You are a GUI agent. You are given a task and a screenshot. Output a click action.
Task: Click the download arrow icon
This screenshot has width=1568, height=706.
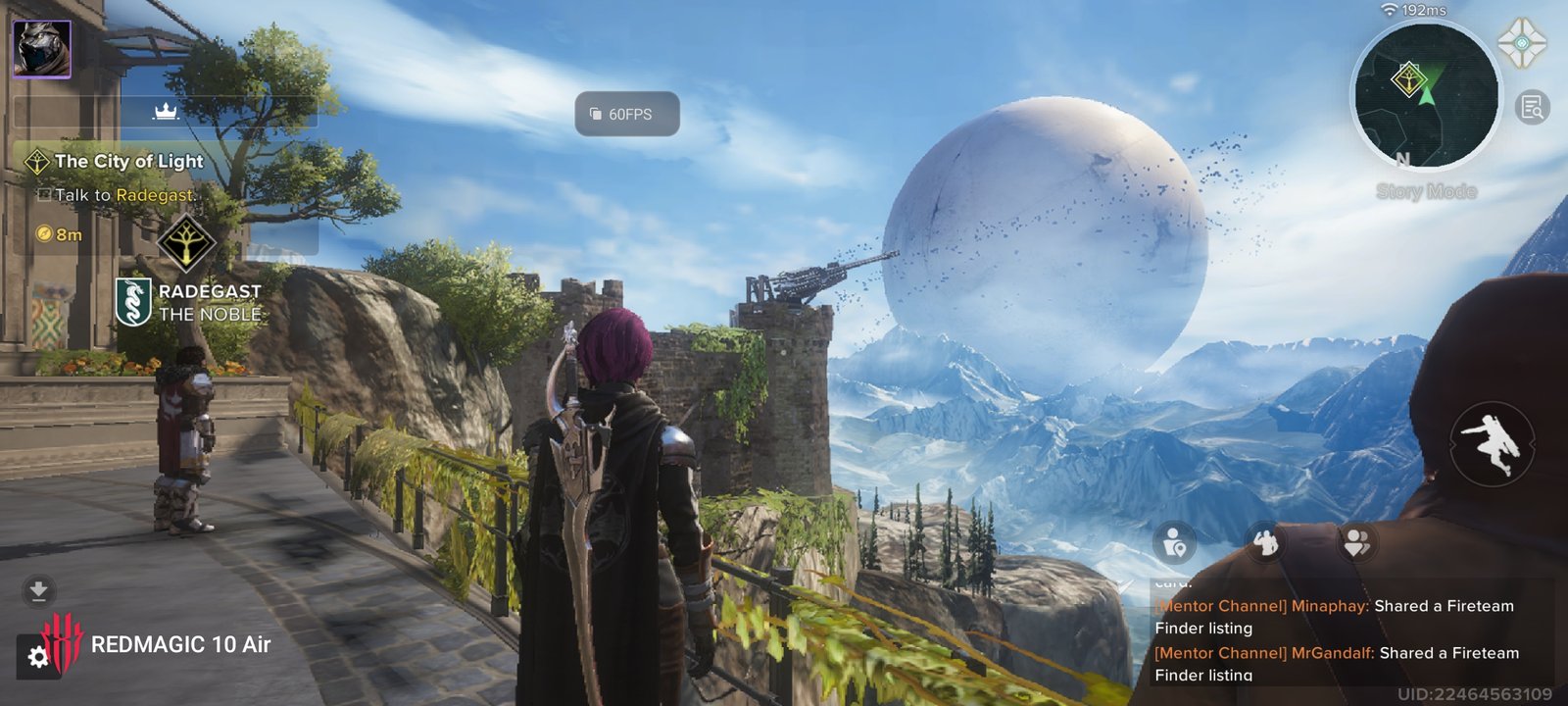(x=38, y=590)
